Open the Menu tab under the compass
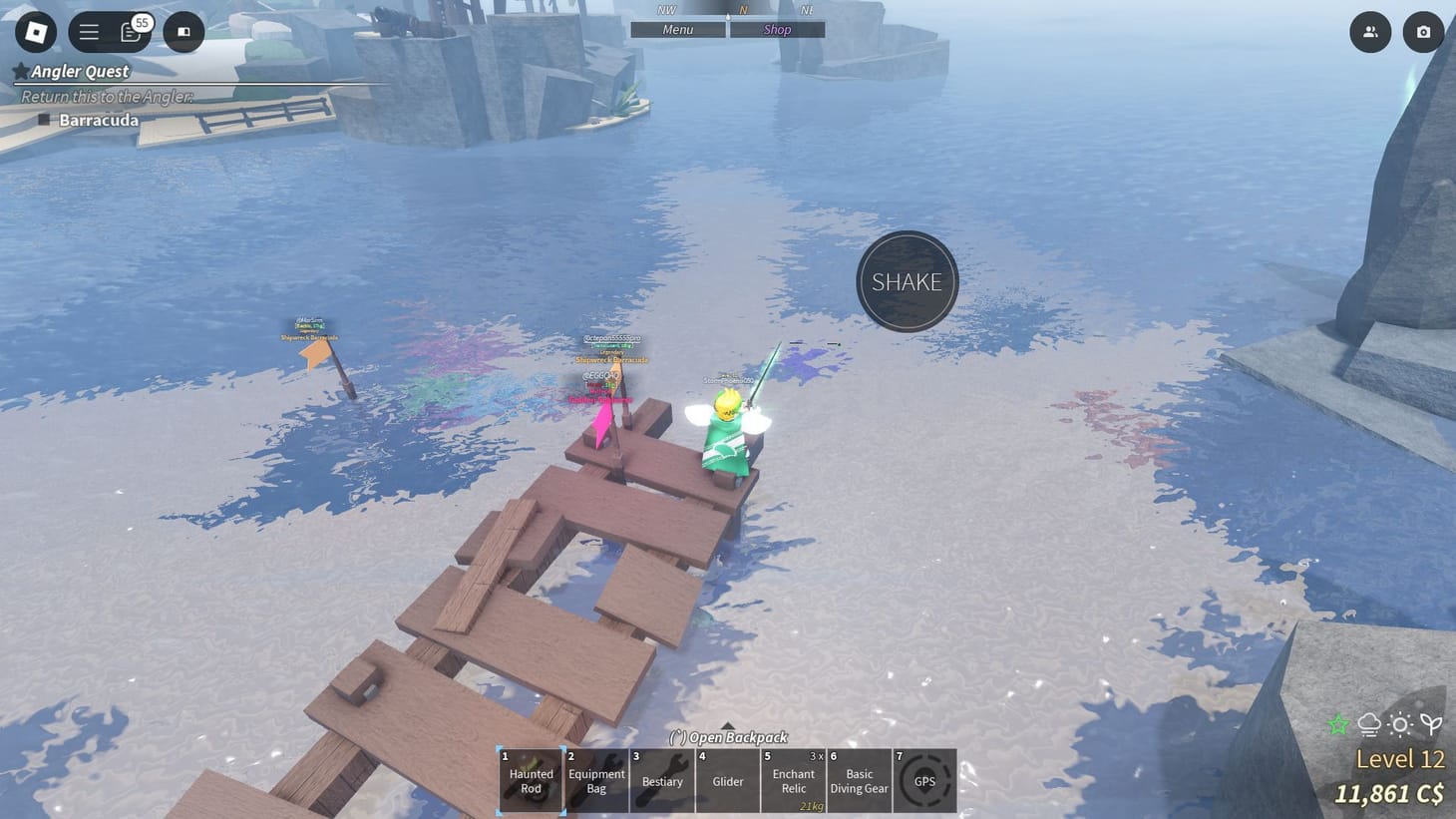The height and width of the screenshot is (819, 1456). [676, 29]
